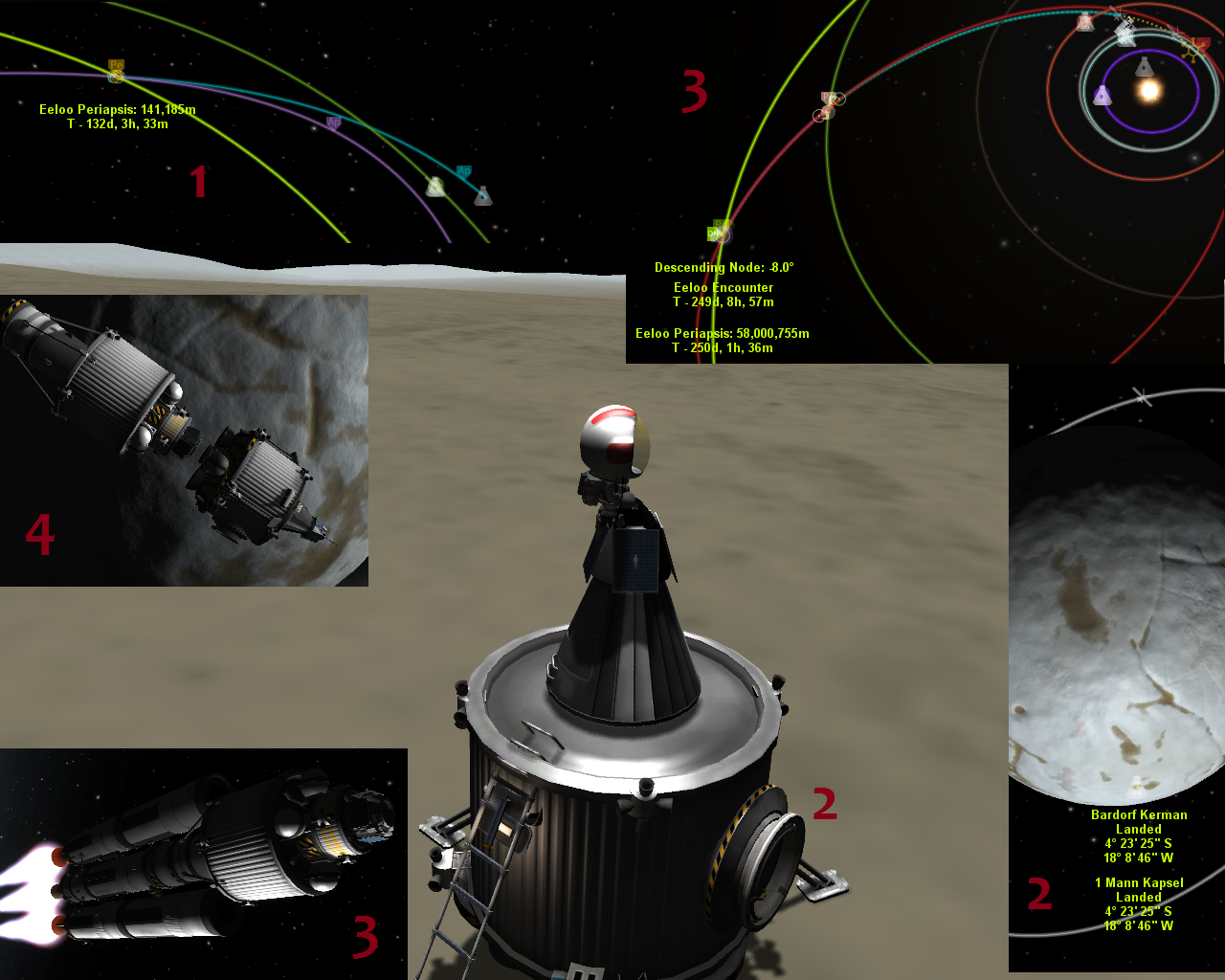Click the purple Ap apoapsis marker
Viewport: 1225px width, 980px height.
pyautogui.click(x=333, y=122)
